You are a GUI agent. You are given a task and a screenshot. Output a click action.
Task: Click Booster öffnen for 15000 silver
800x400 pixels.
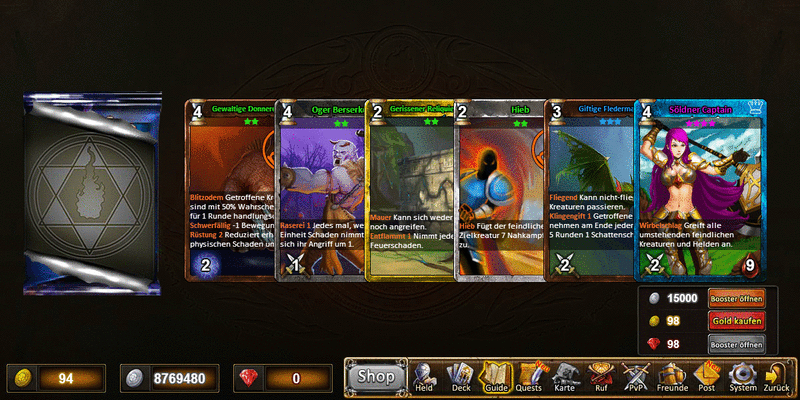(736, 298)
